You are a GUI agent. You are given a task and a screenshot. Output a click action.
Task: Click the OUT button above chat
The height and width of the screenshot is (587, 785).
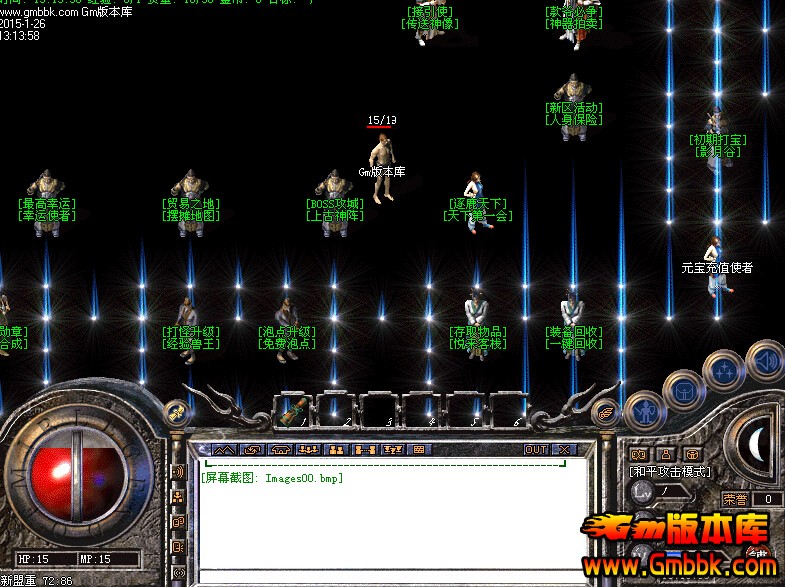(537, 450)
